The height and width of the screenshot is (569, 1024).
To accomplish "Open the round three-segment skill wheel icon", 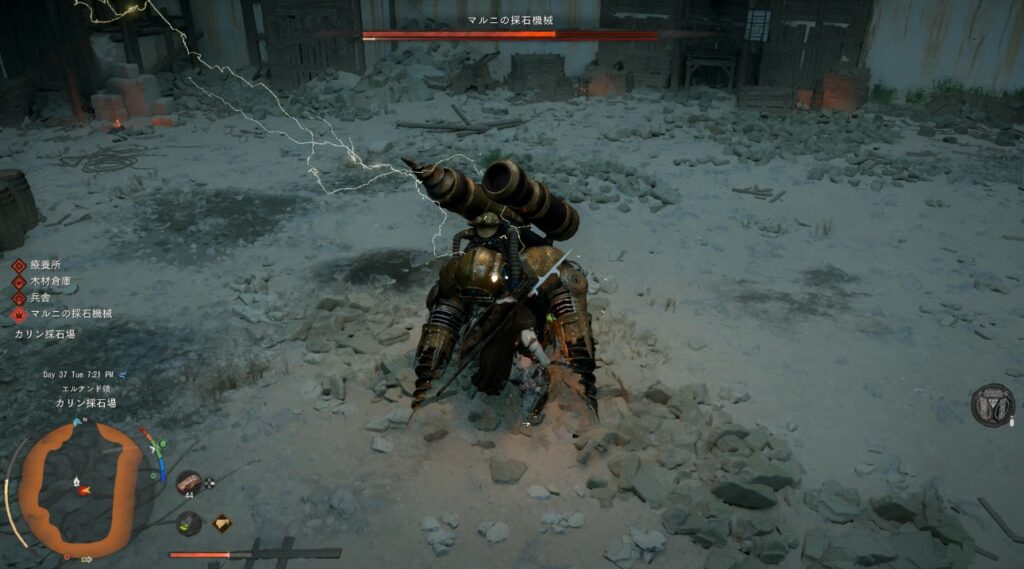I will tap(991, 404).
